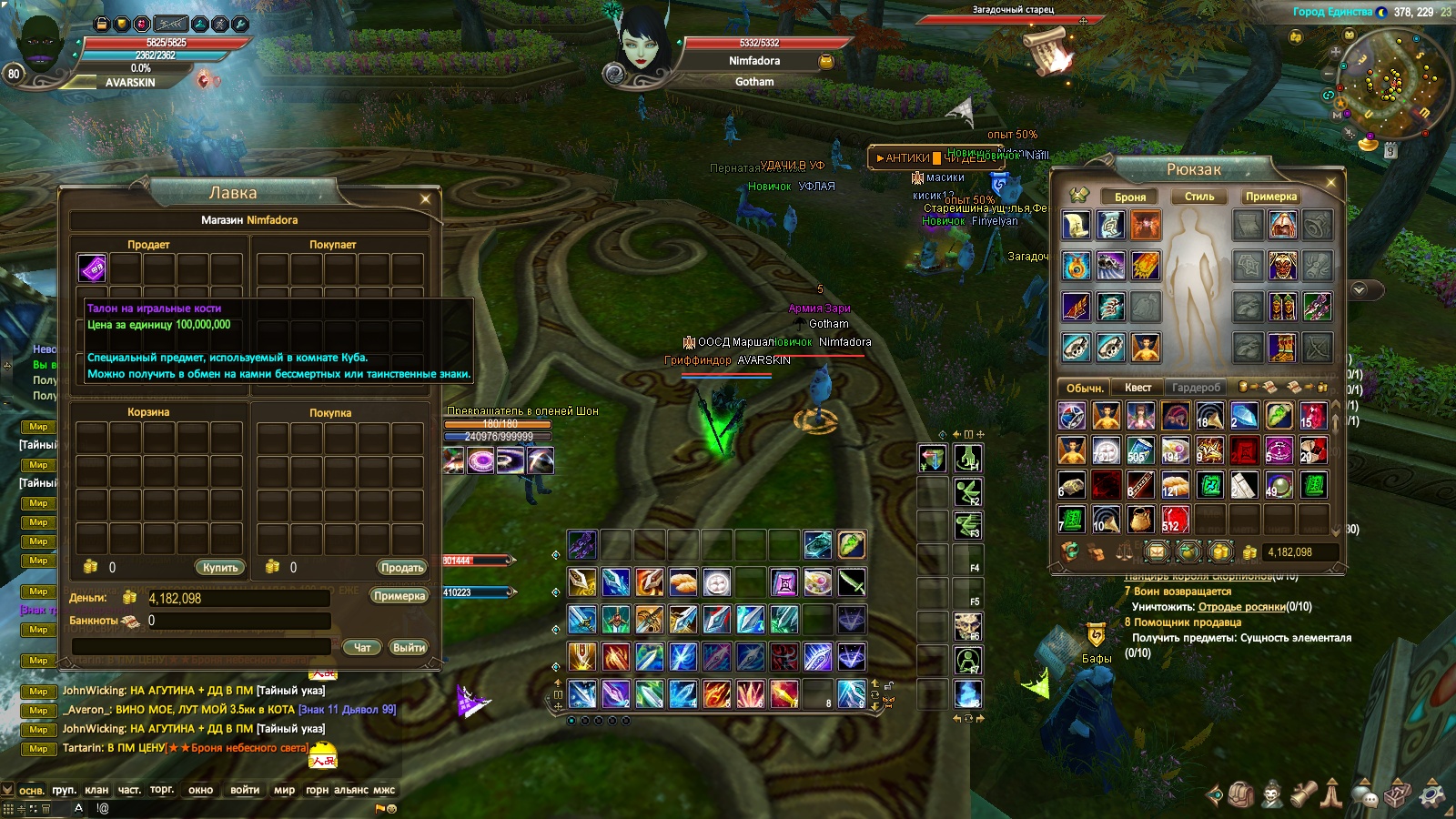This screenshot has height=819, width=1456.
Task: Switch to the Стиль tab
Action: point(1199,197)
